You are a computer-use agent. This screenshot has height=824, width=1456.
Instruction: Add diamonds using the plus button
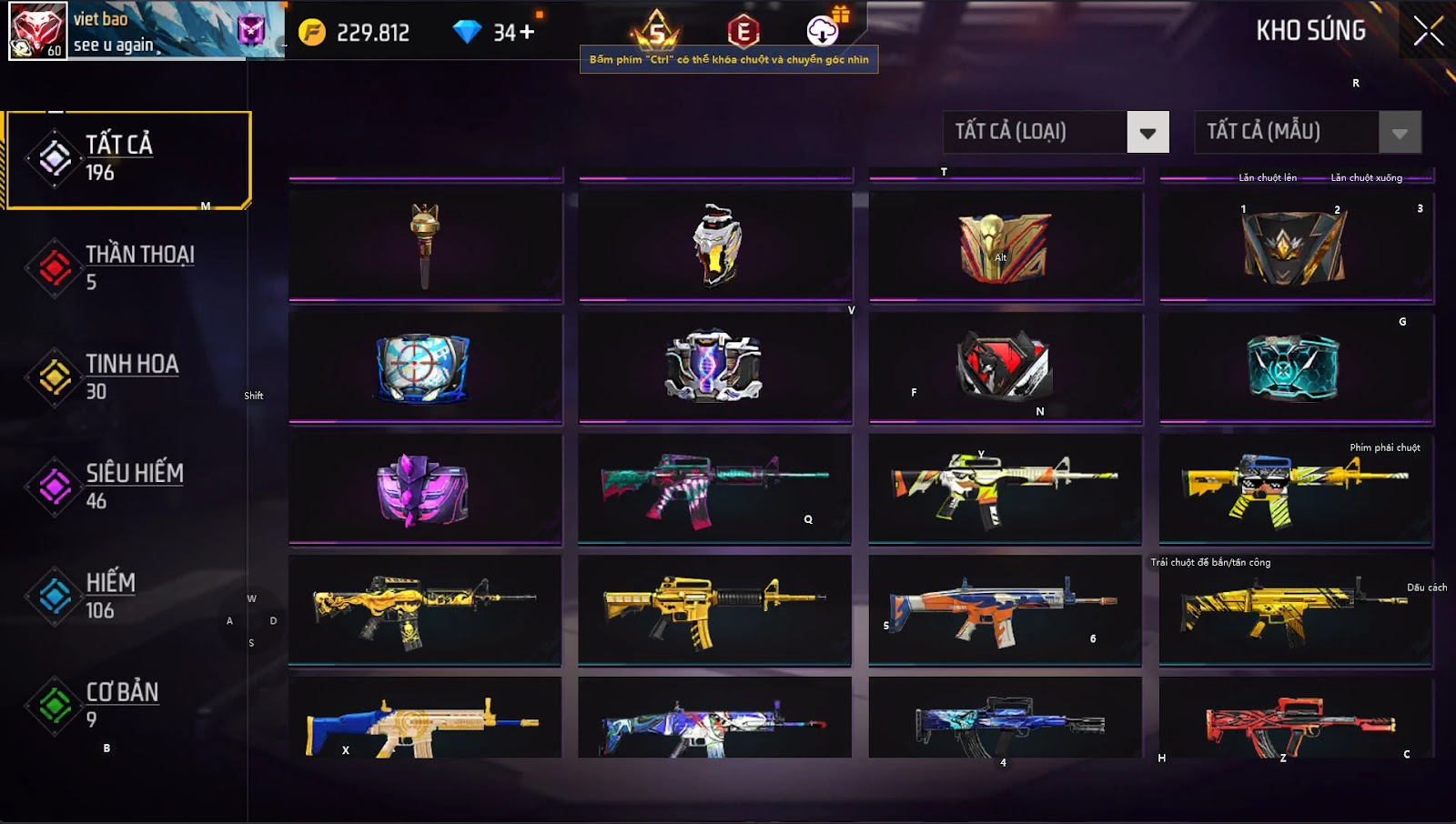point(527,33)
